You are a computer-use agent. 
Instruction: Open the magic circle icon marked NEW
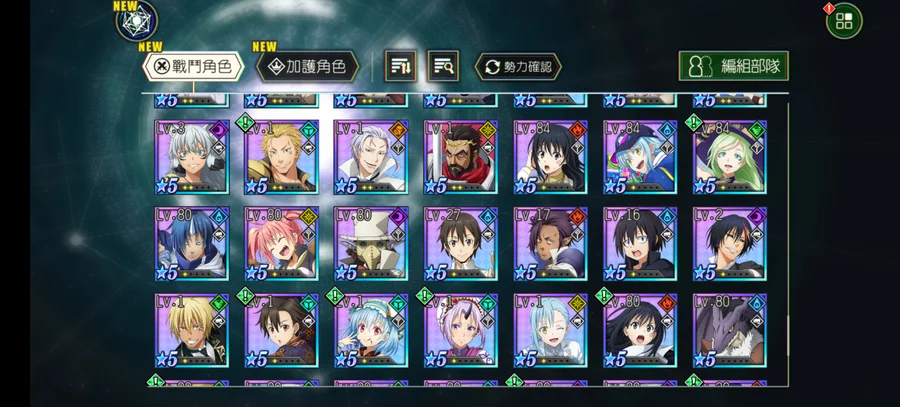[136, 21]
